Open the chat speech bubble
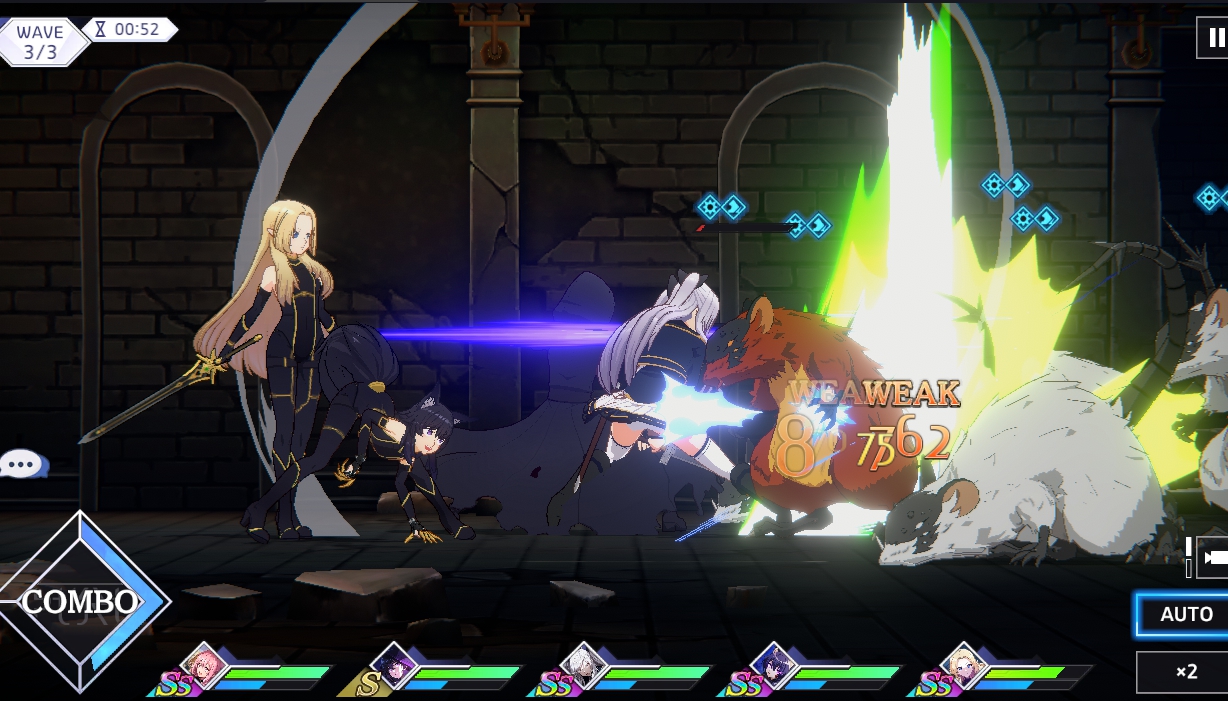1228x701 pixels. 22,464
